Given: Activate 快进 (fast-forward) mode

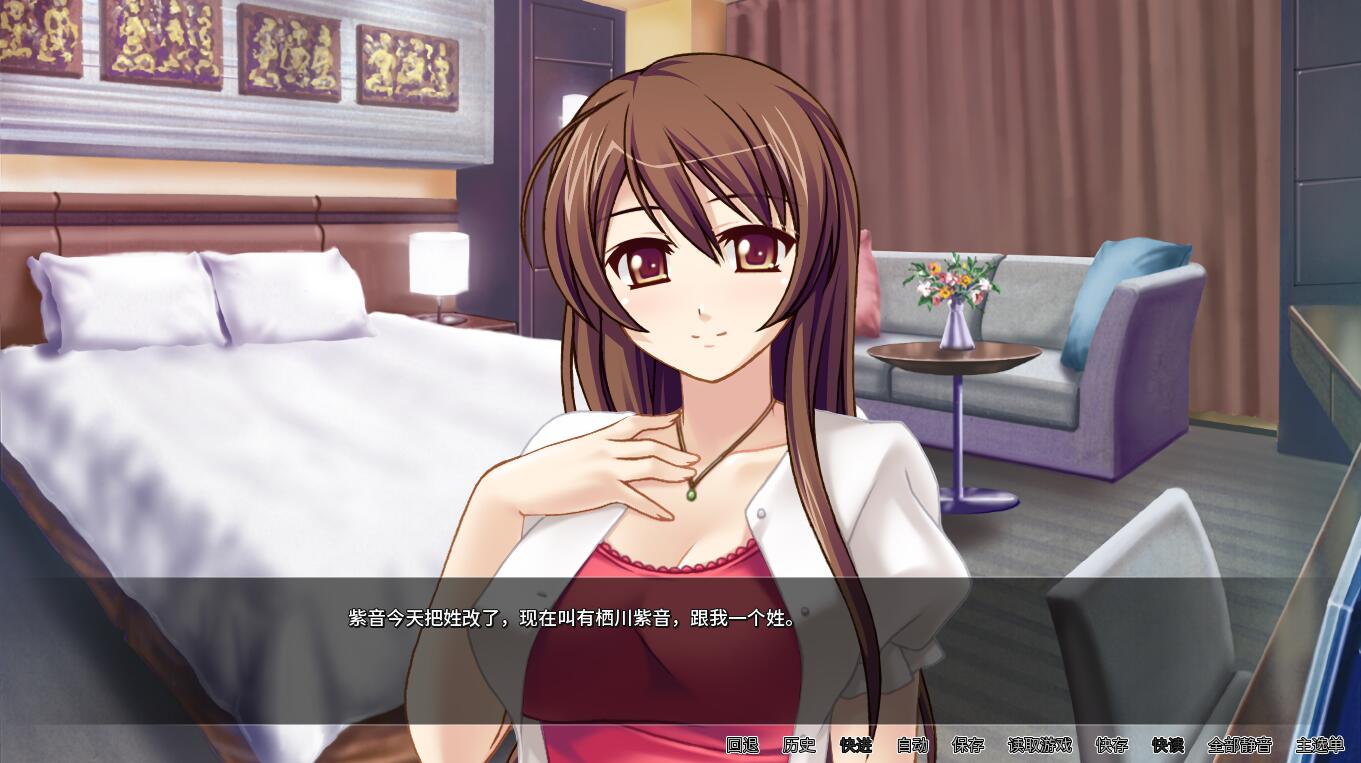Looking at the screenshot, I should (856, 745).
